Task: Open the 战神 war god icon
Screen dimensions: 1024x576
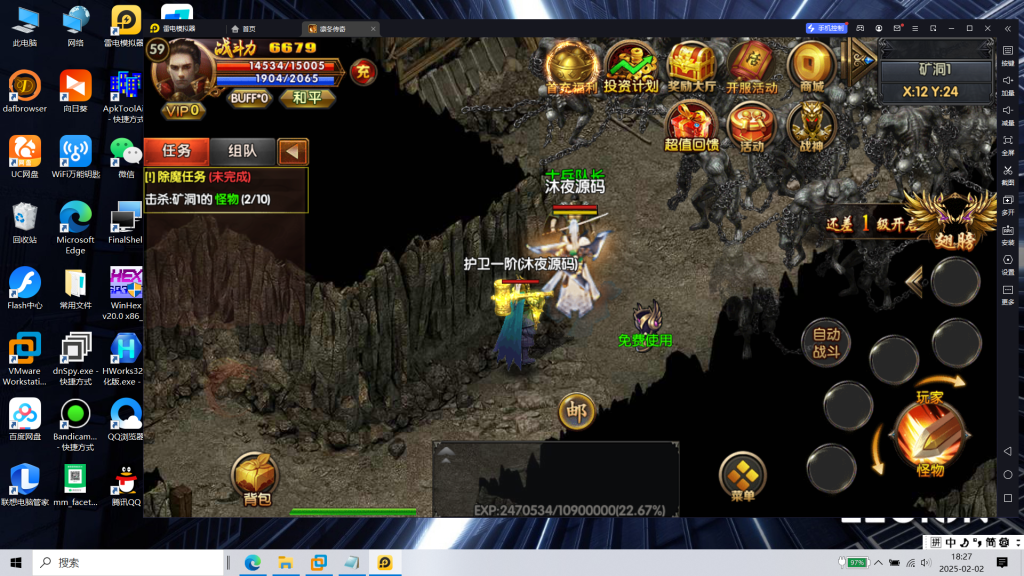Action: [x=811, y=126]
